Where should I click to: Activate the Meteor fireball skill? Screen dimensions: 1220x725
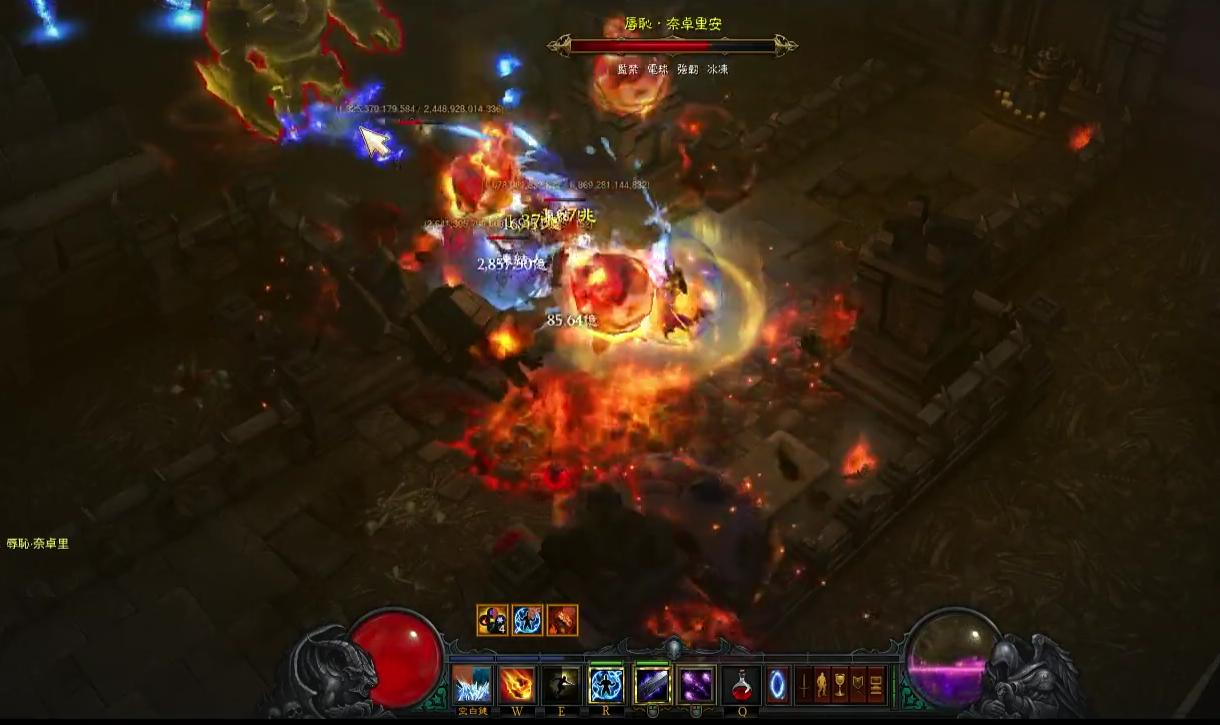(517, 686)
